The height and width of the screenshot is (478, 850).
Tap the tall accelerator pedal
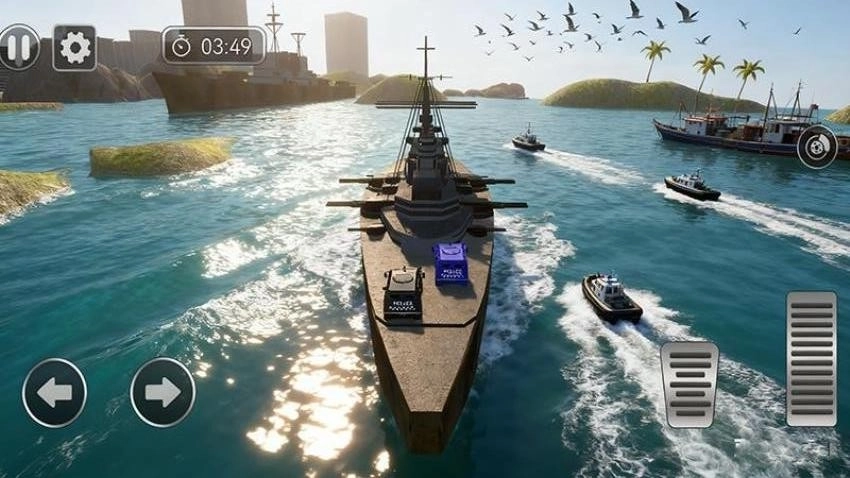(x=811, y=359)
